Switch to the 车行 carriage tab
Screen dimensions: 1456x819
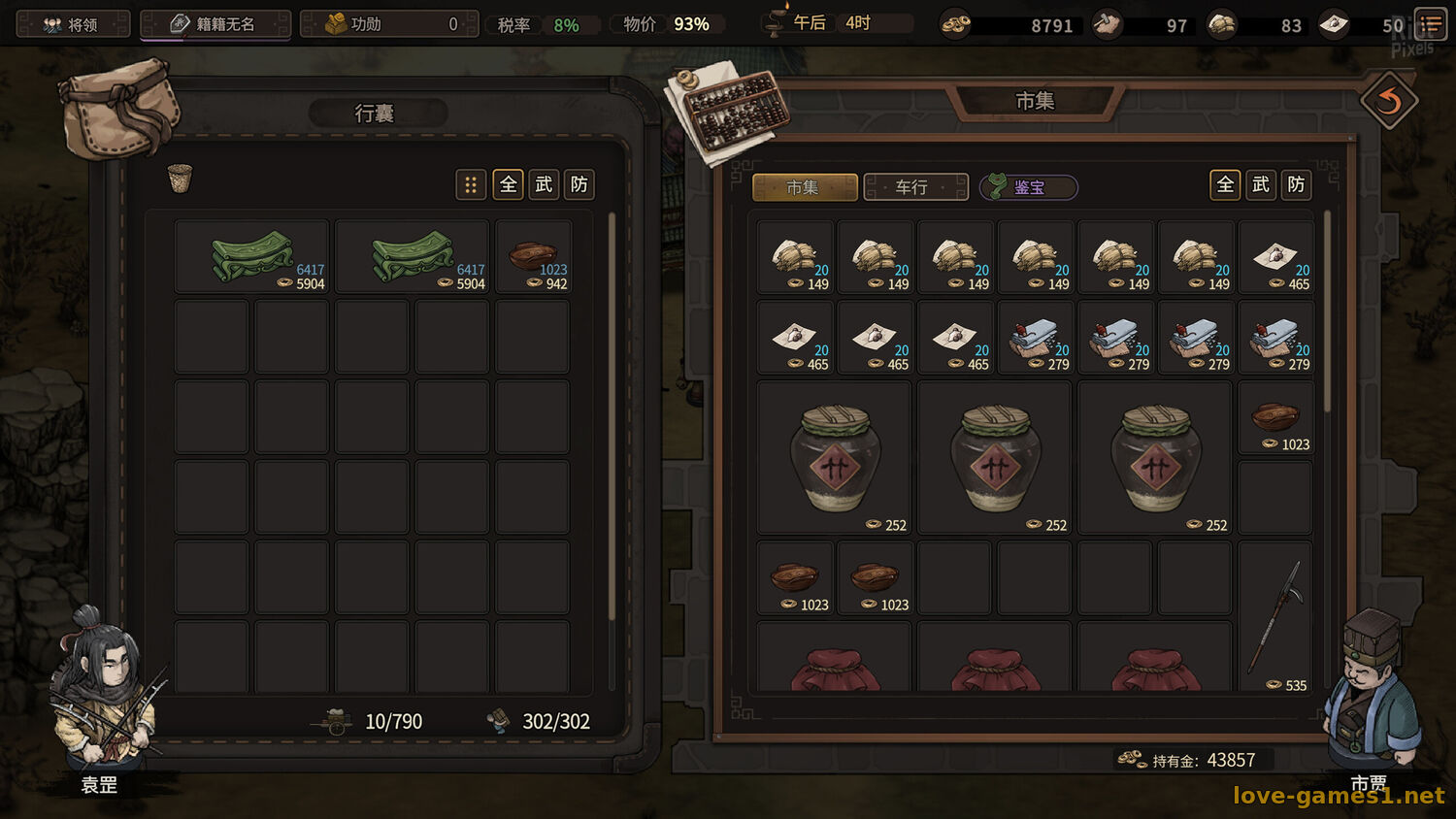point(914,187)
